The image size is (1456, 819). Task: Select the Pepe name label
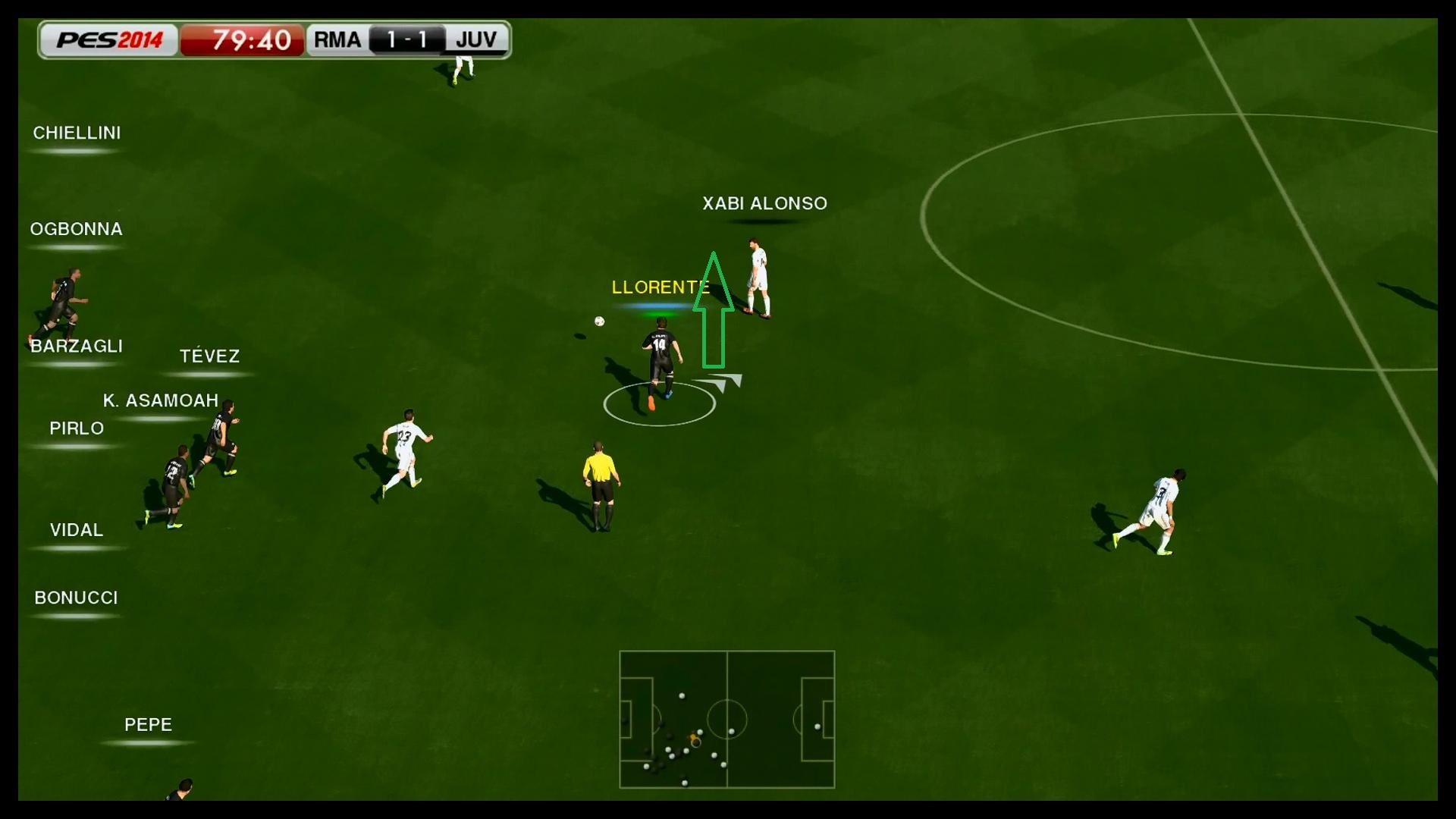[x=148, y=724]
